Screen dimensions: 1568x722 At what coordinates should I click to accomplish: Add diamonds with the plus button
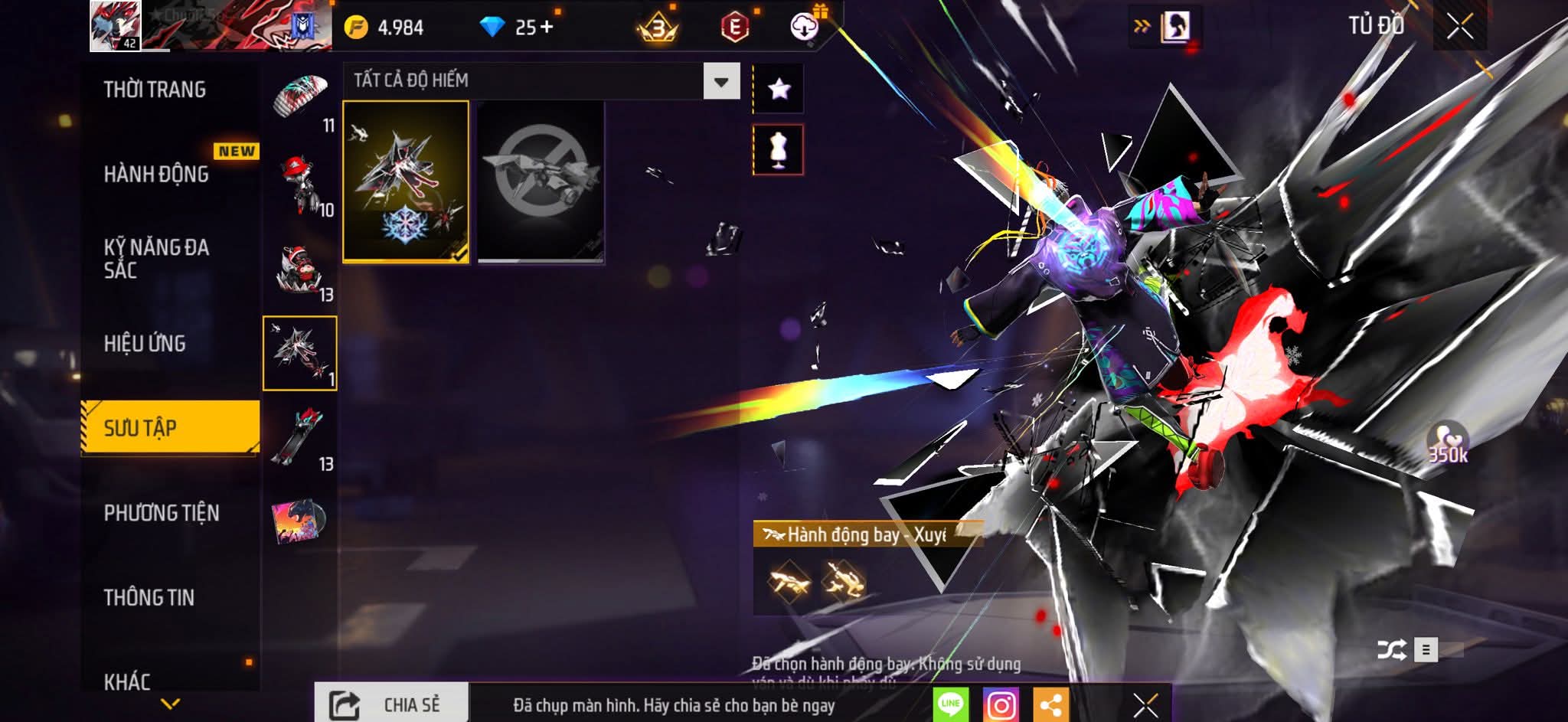tap(546, 28)
